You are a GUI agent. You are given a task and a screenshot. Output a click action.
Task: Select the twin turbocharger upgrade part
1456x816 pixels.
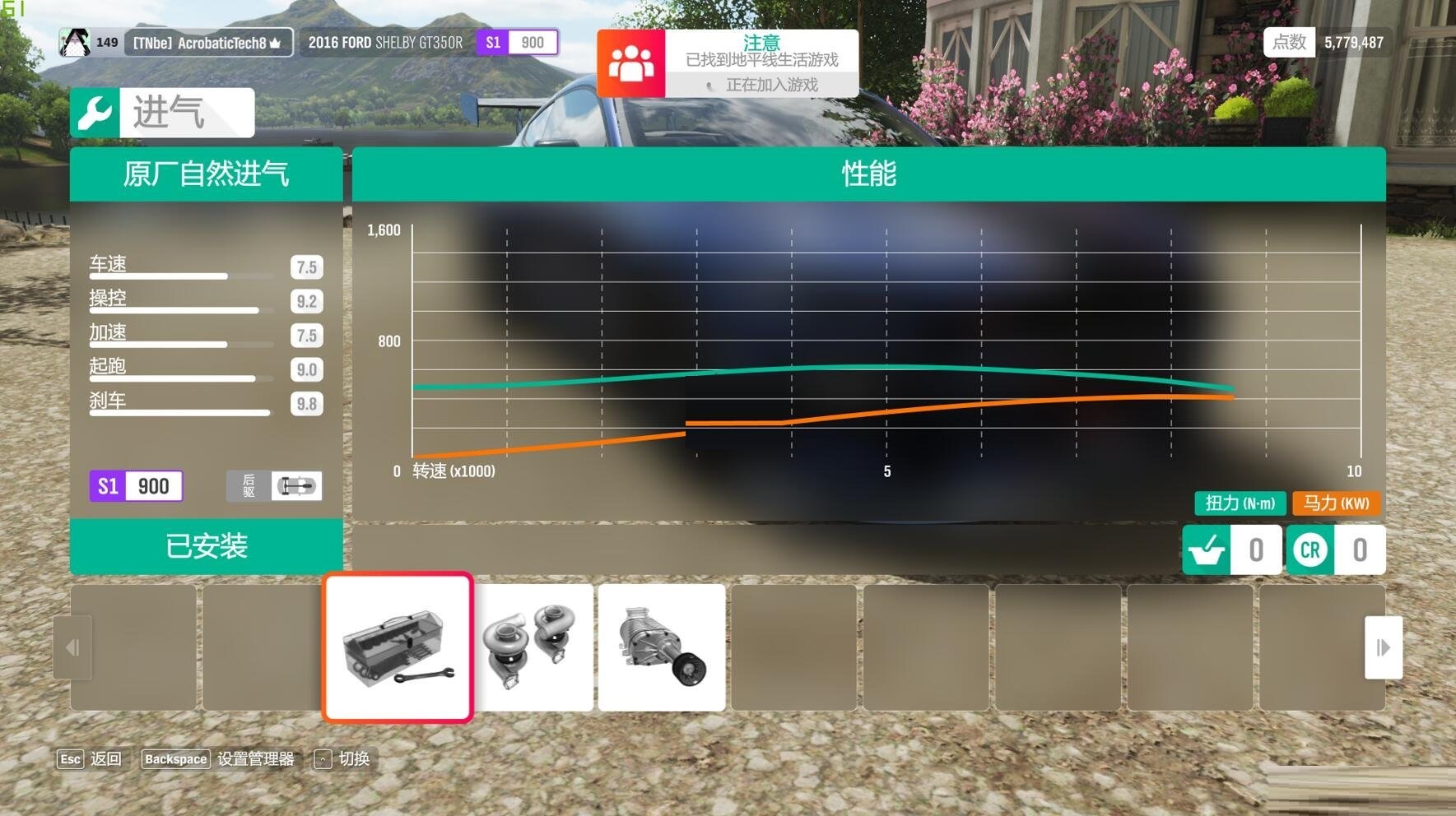click(x=533, y=647)
